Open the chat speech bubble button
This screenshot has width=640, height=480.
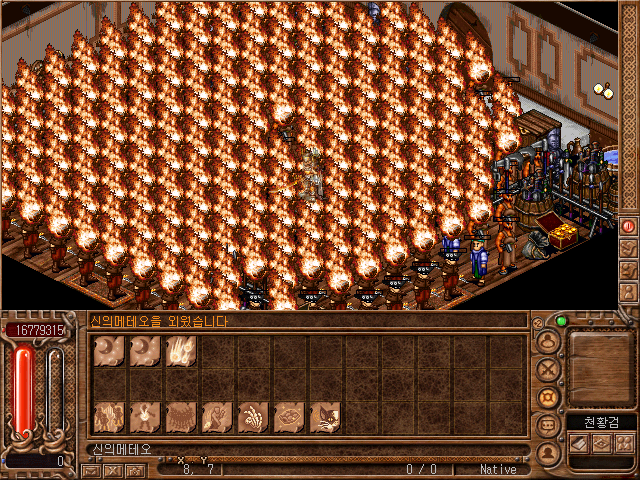(547, 425)
